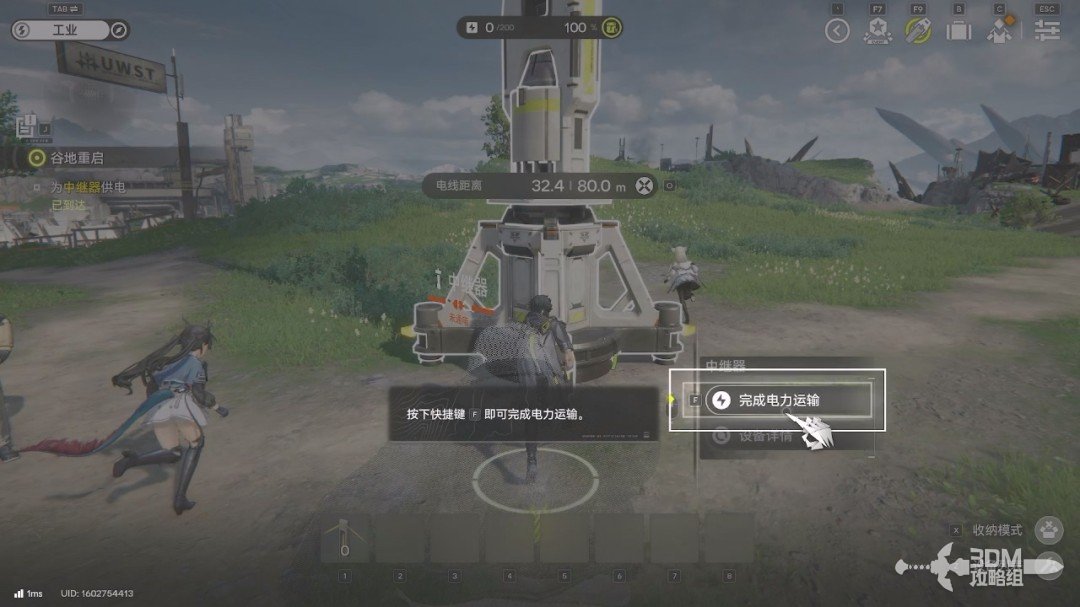Open the green ringed gacha ticket icon
1080x607 pixels.
coord(918,30)
